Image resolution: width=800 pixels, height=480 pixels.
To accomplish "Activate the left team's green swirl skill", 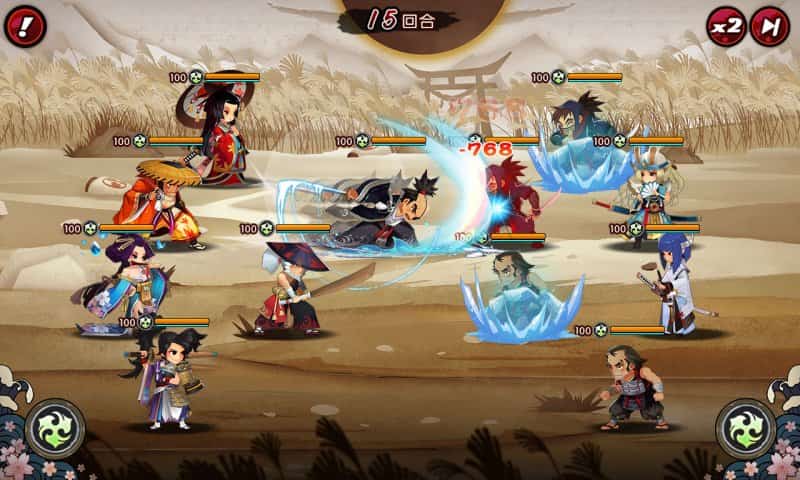I will tap(55, 428).
